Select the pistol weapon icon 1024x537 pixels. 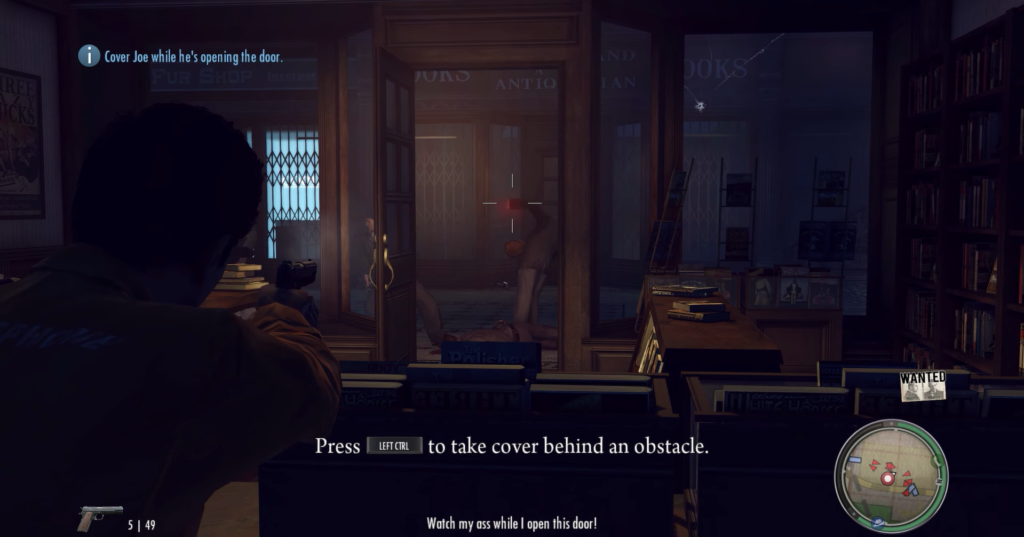(99, 518)
